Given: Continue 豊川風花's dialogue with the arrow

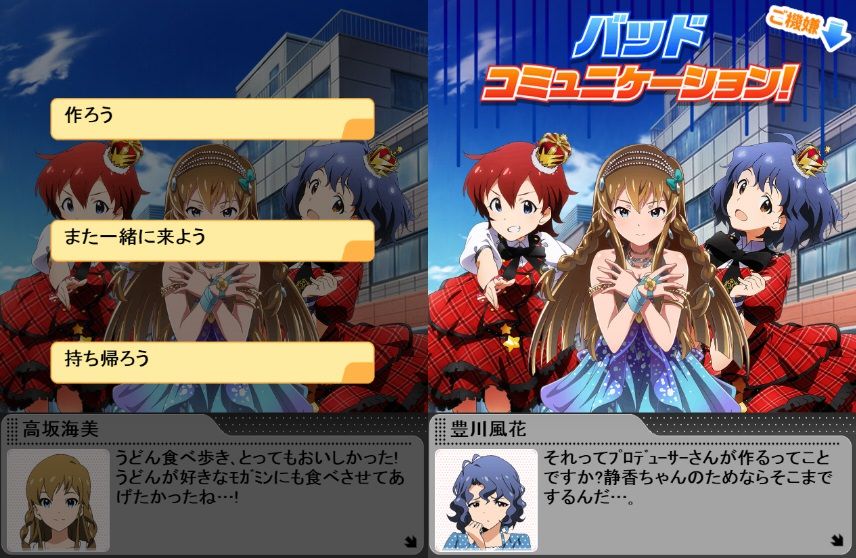Looking at the screenshot, I should pyautogui.click(x=836, y=541).
